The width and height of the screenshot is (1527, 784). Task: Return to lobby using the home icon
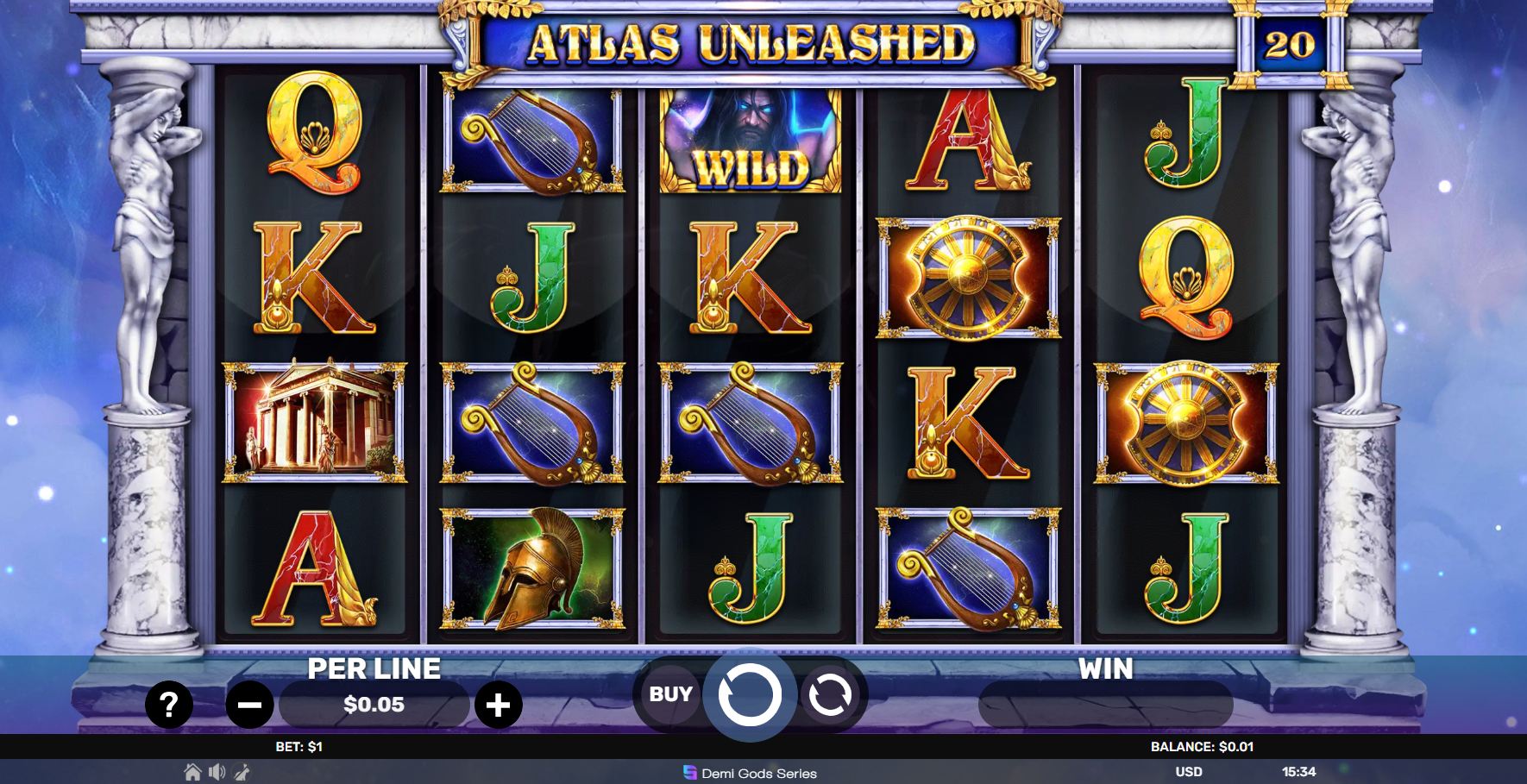click(x=192, y=774)
